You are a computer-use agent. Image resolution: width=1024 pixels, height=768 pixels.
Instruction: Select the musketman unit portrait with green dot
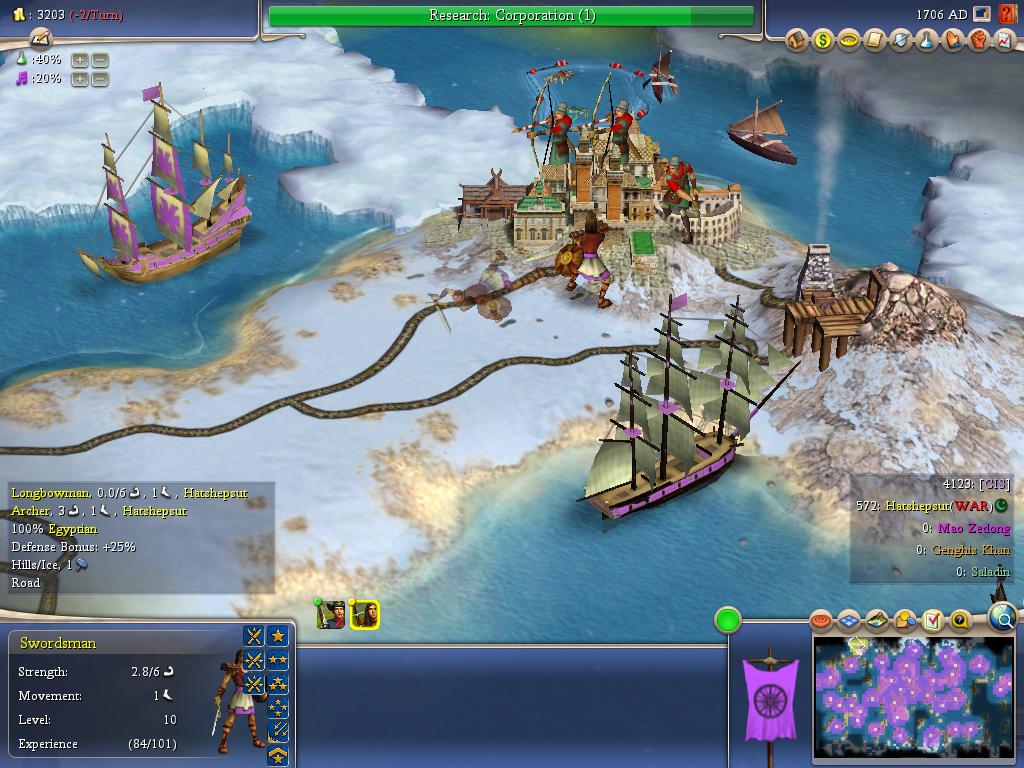coord(331,614)
